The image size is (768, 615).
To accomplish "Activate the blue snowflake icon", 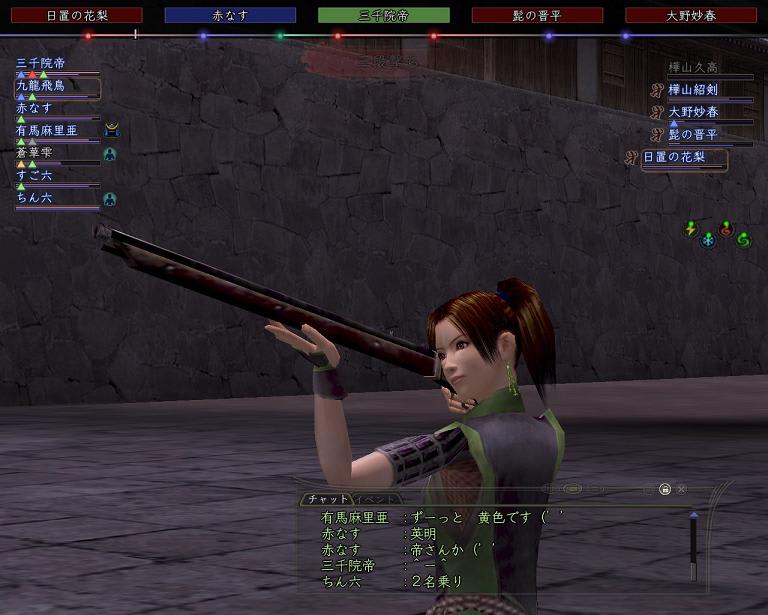I will [708, 240].
